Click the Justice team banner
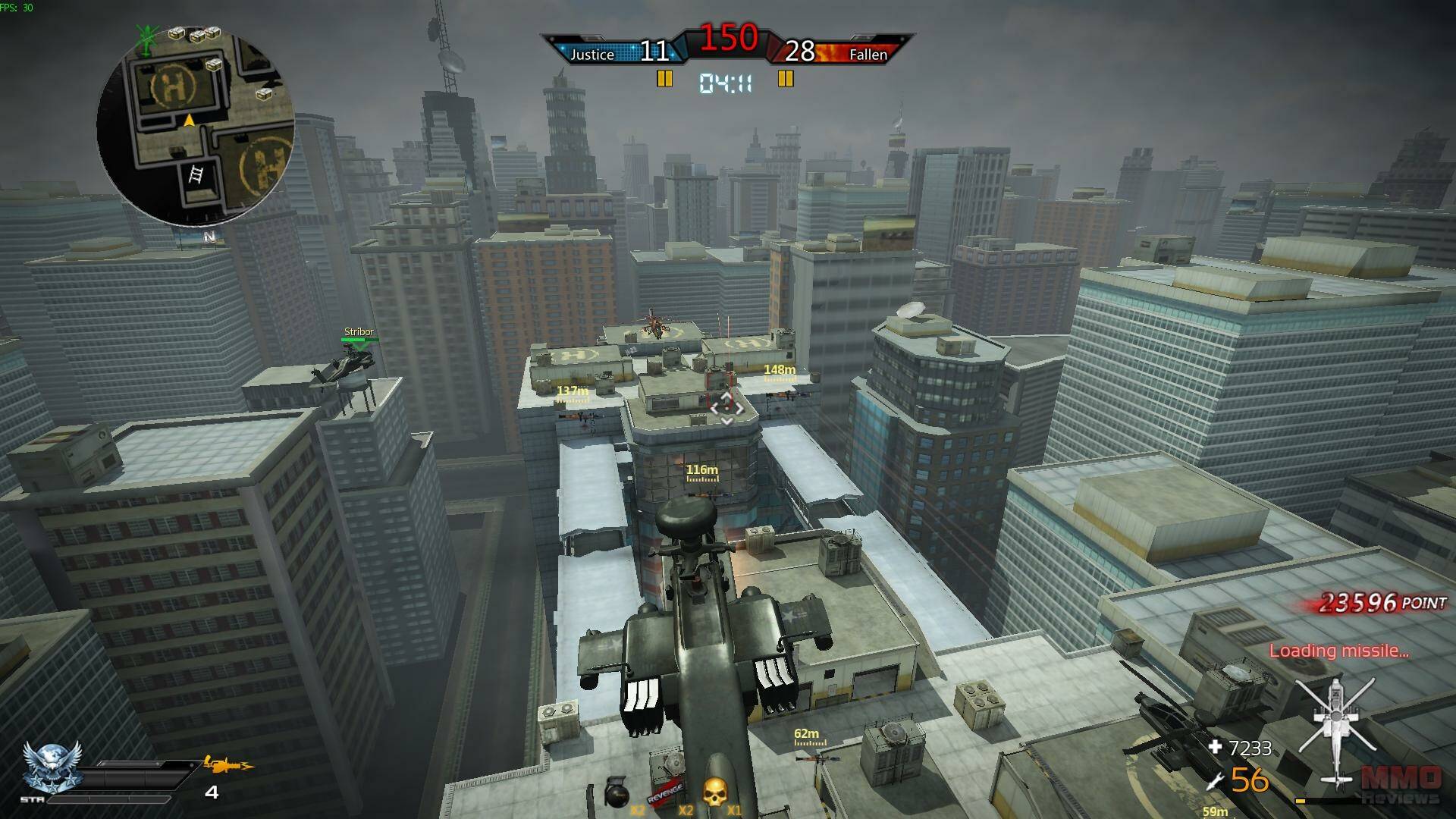1456x819 pixels. pos(592,54)
